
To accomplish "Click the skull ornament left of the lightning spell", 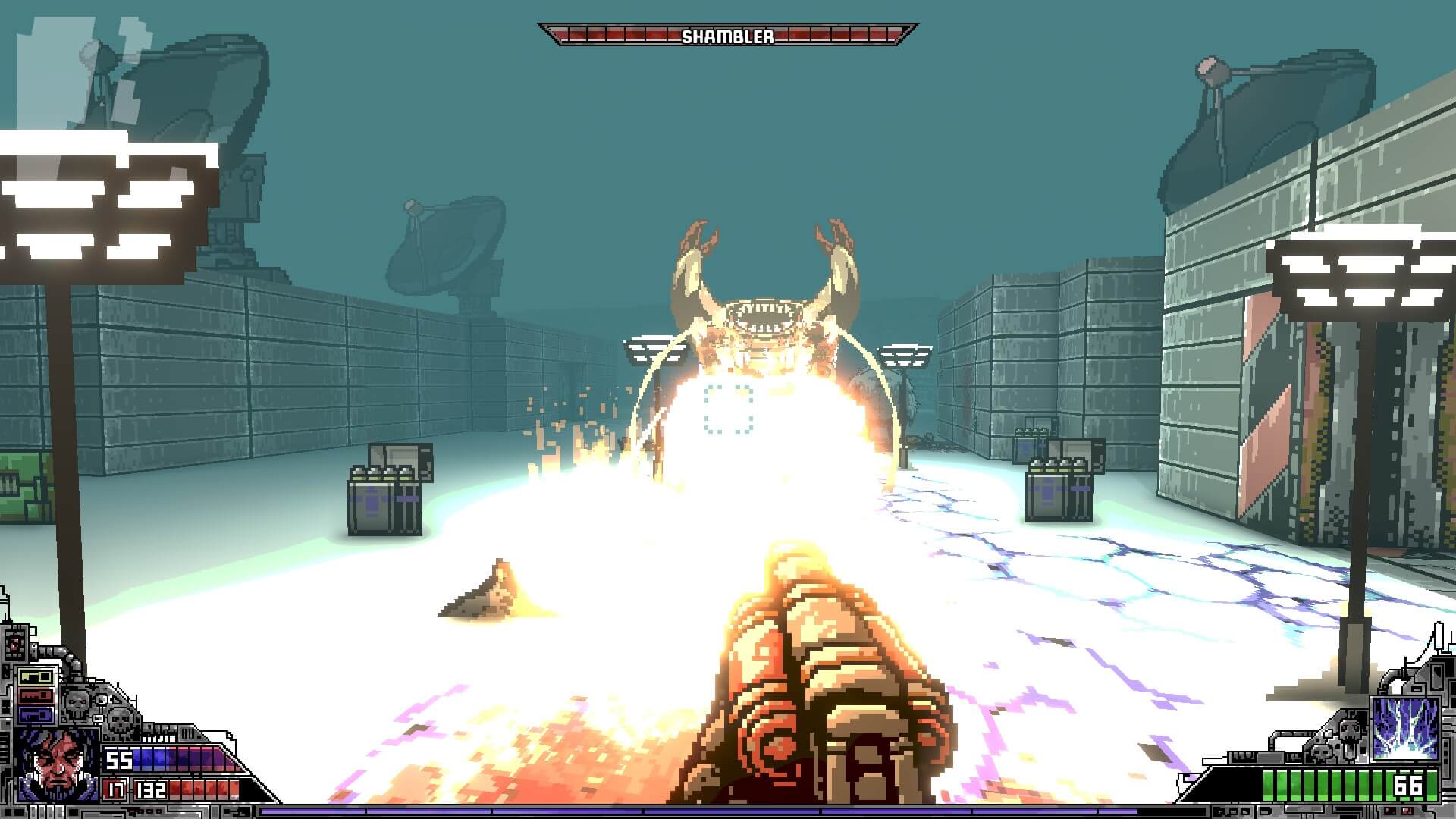I will (1351, 729).
